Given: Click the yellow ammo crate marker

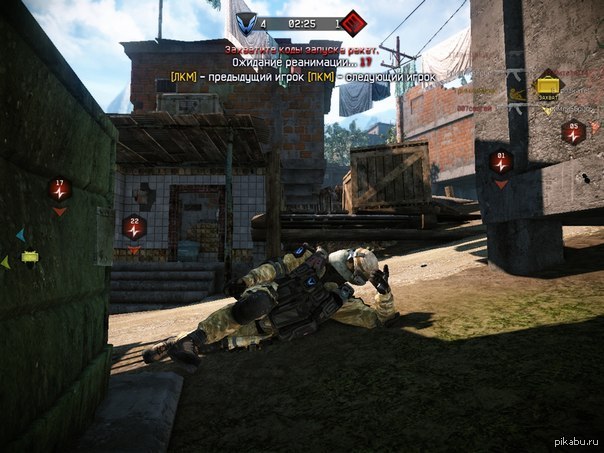Looking at the screenshot, I should pyautogui.click(x=30, y=257).
